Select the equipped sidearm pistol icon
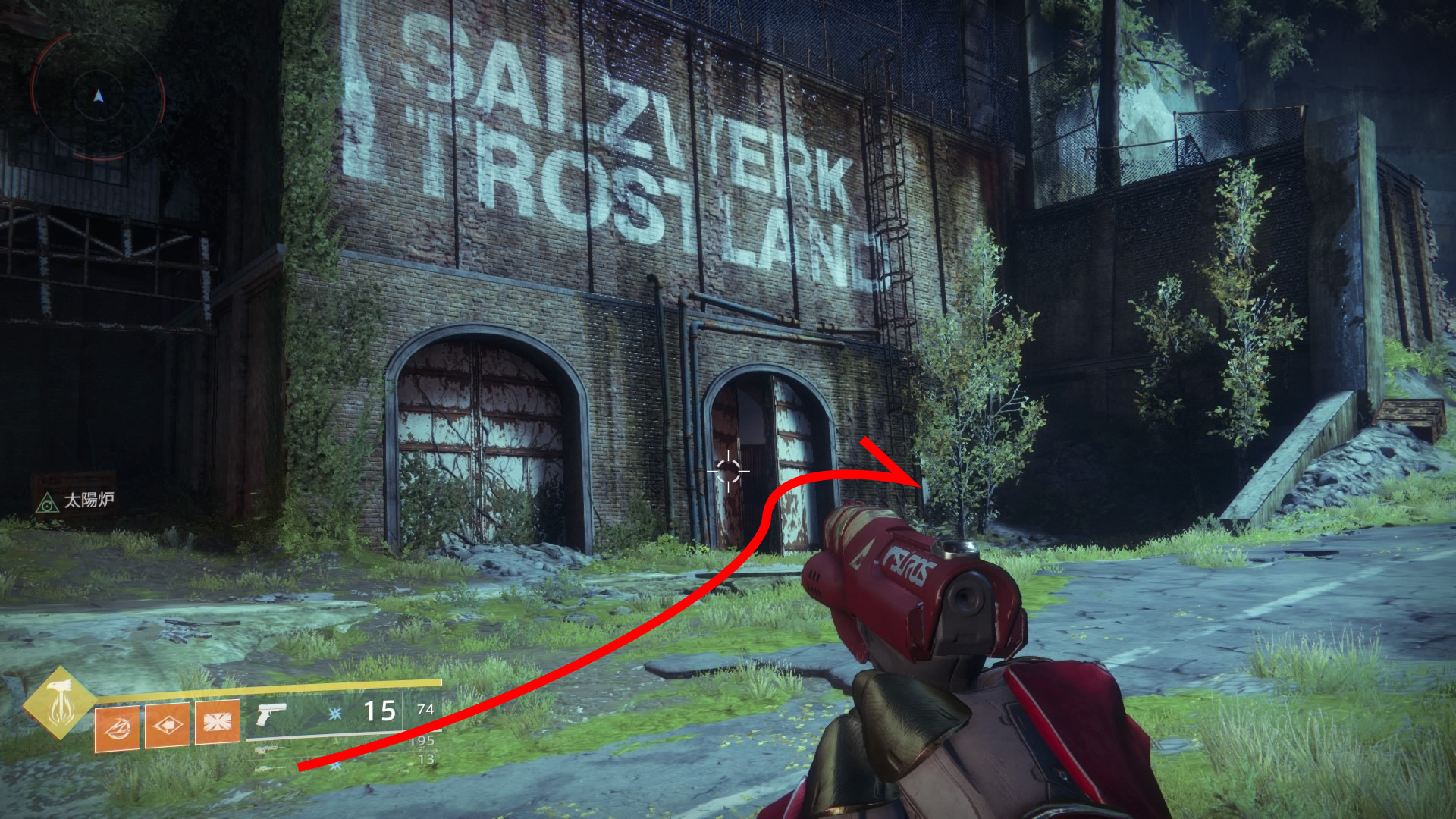The width and height of the screenshot is (1456, 819). coord(270,714)
